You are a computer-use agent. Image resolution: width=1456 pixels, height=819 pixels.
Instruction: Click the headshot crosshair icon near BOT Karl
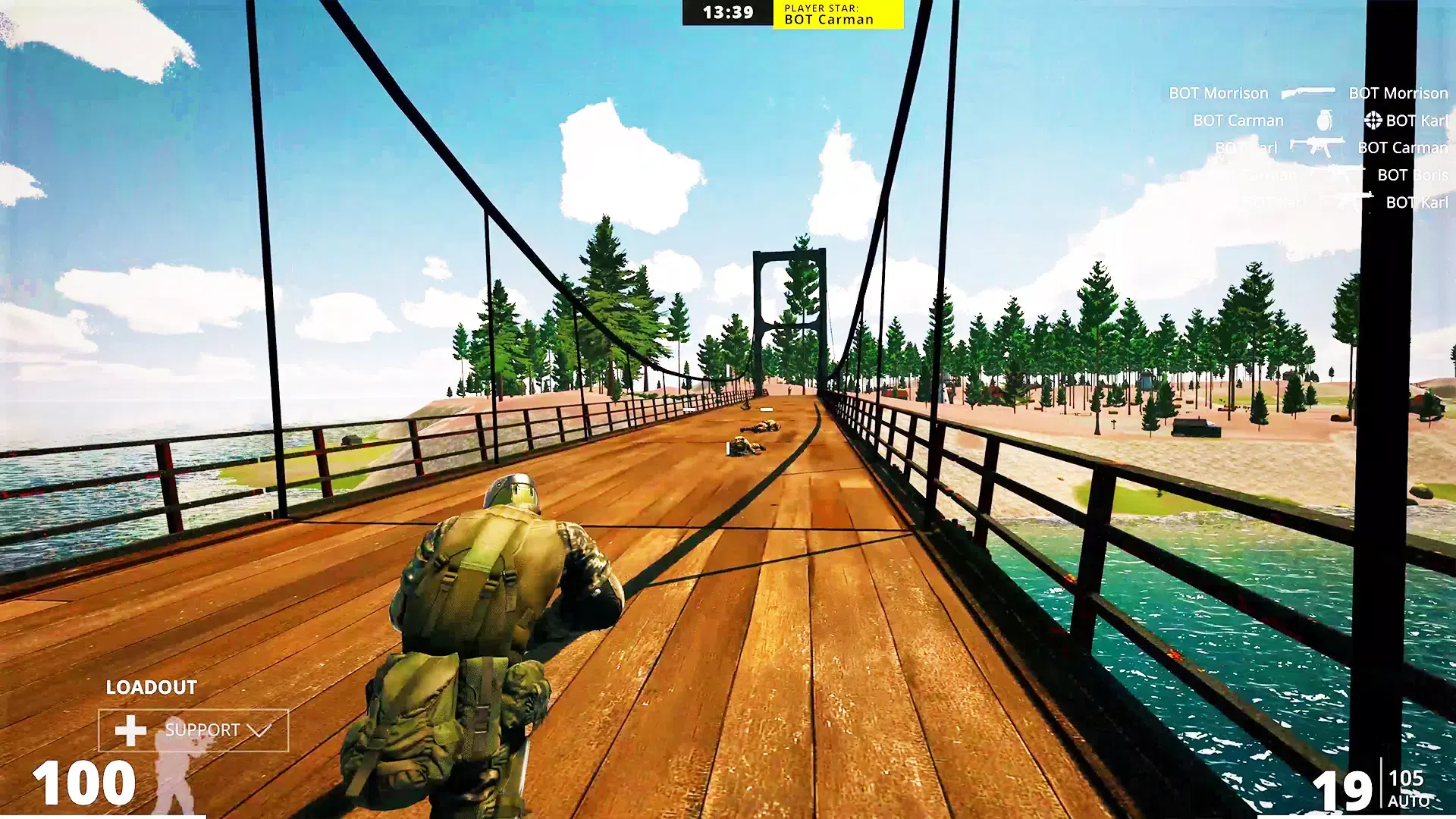1373,119
